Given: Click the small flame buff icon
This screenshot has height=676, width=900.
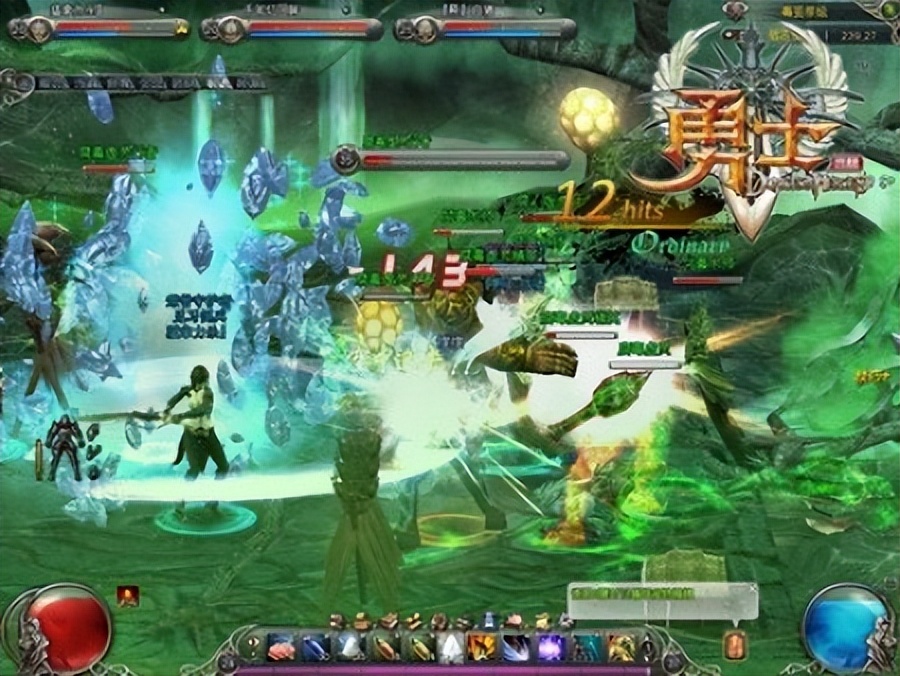Looking at the screenshot, I should click(128, 596).
